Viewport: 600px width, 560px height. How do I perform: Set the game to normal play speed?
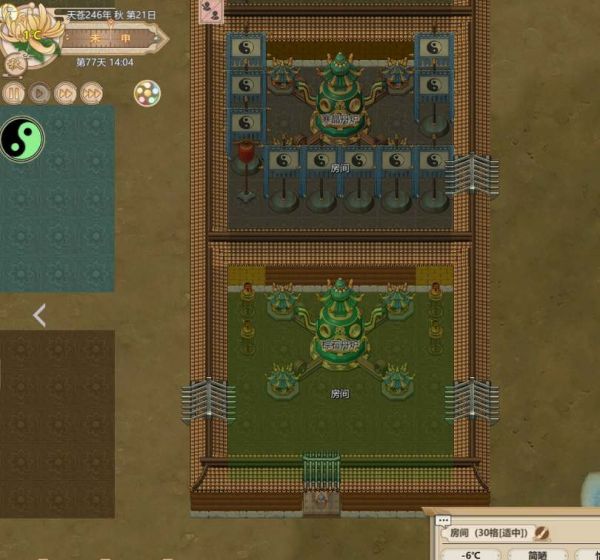[x=39, y=93]
